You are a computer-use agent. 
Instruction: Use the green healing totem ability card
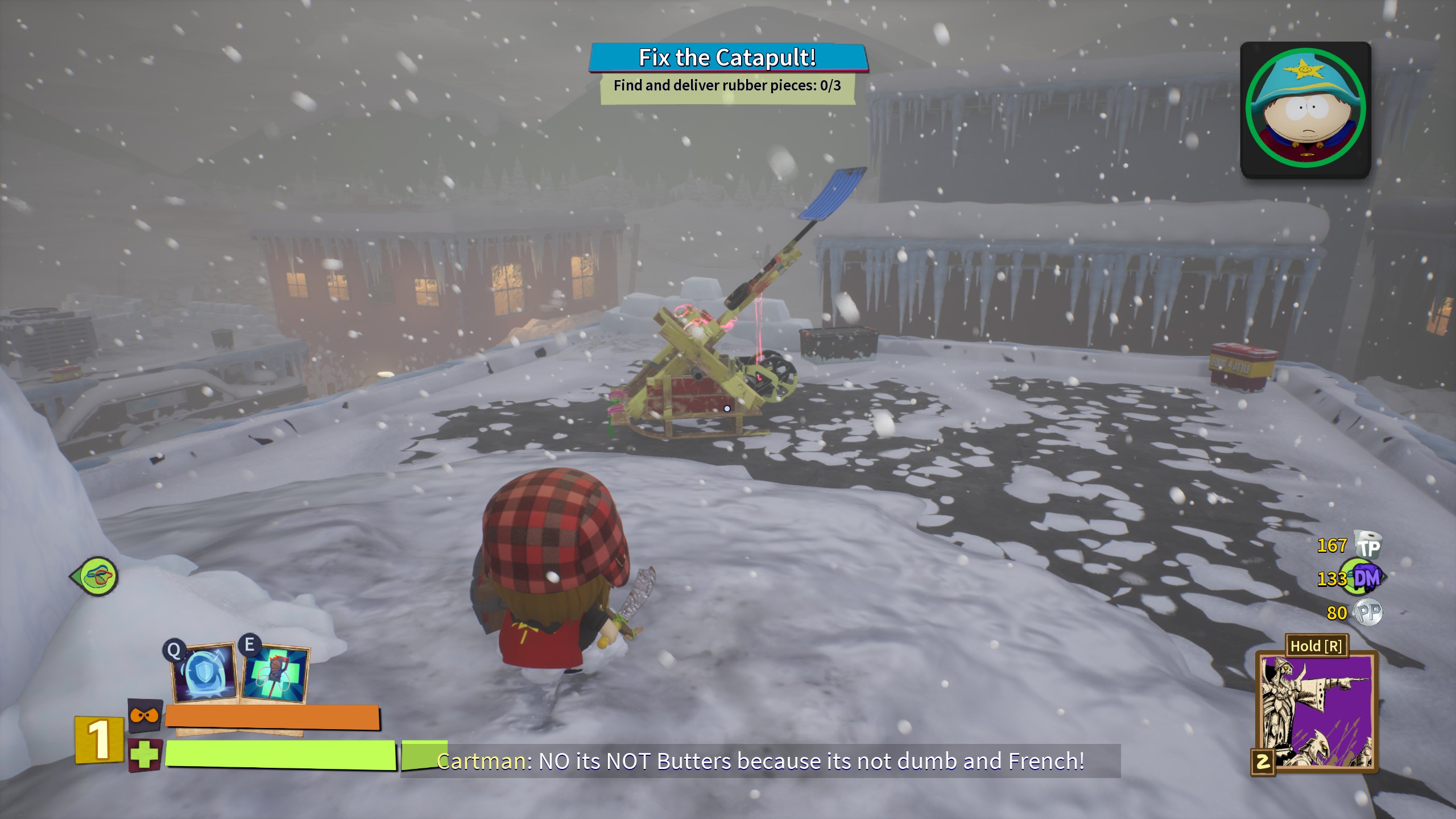276,673
